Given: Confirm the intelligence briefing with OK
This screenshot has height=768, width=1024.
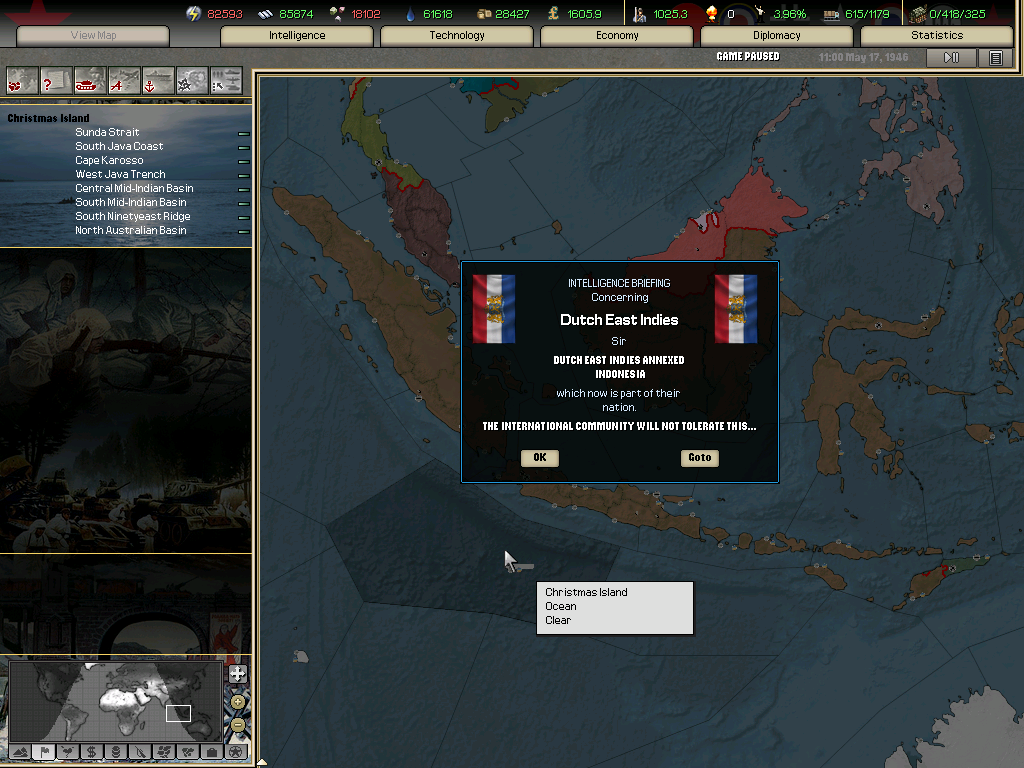Looking at the screenshot, I should pos(540,458).
